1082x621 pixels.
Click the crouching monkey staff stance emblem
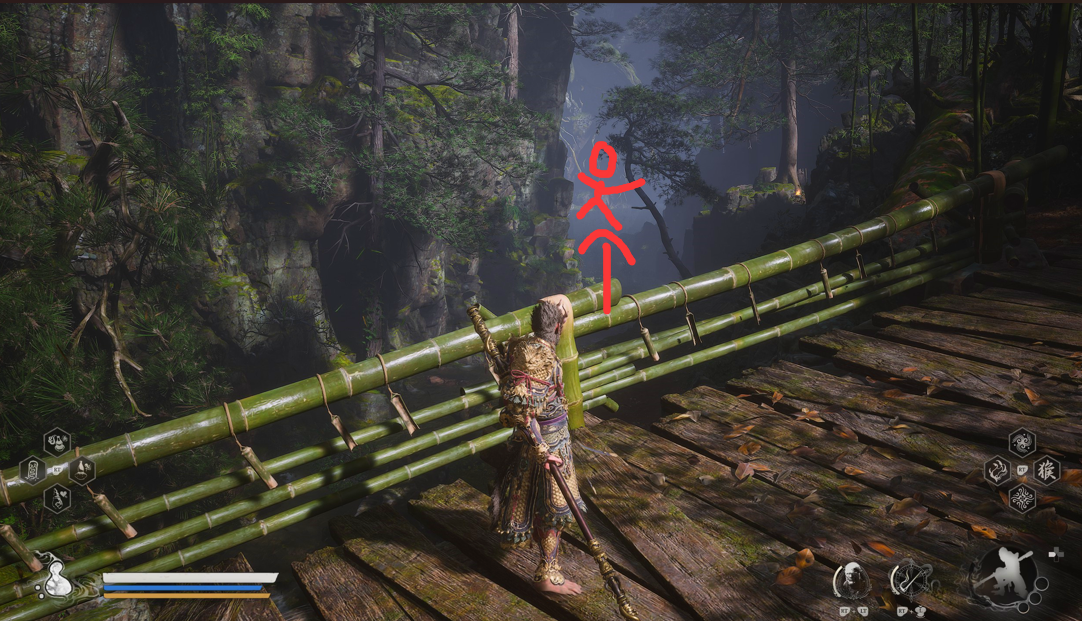[1002, 577]
